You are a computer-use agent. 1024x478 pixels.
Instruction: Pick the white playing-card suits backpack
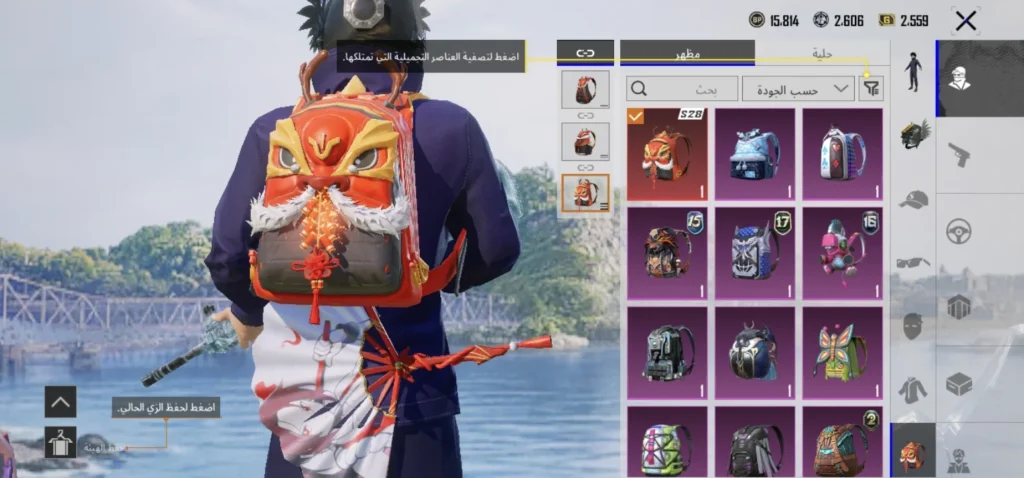[x=843, y=154]
